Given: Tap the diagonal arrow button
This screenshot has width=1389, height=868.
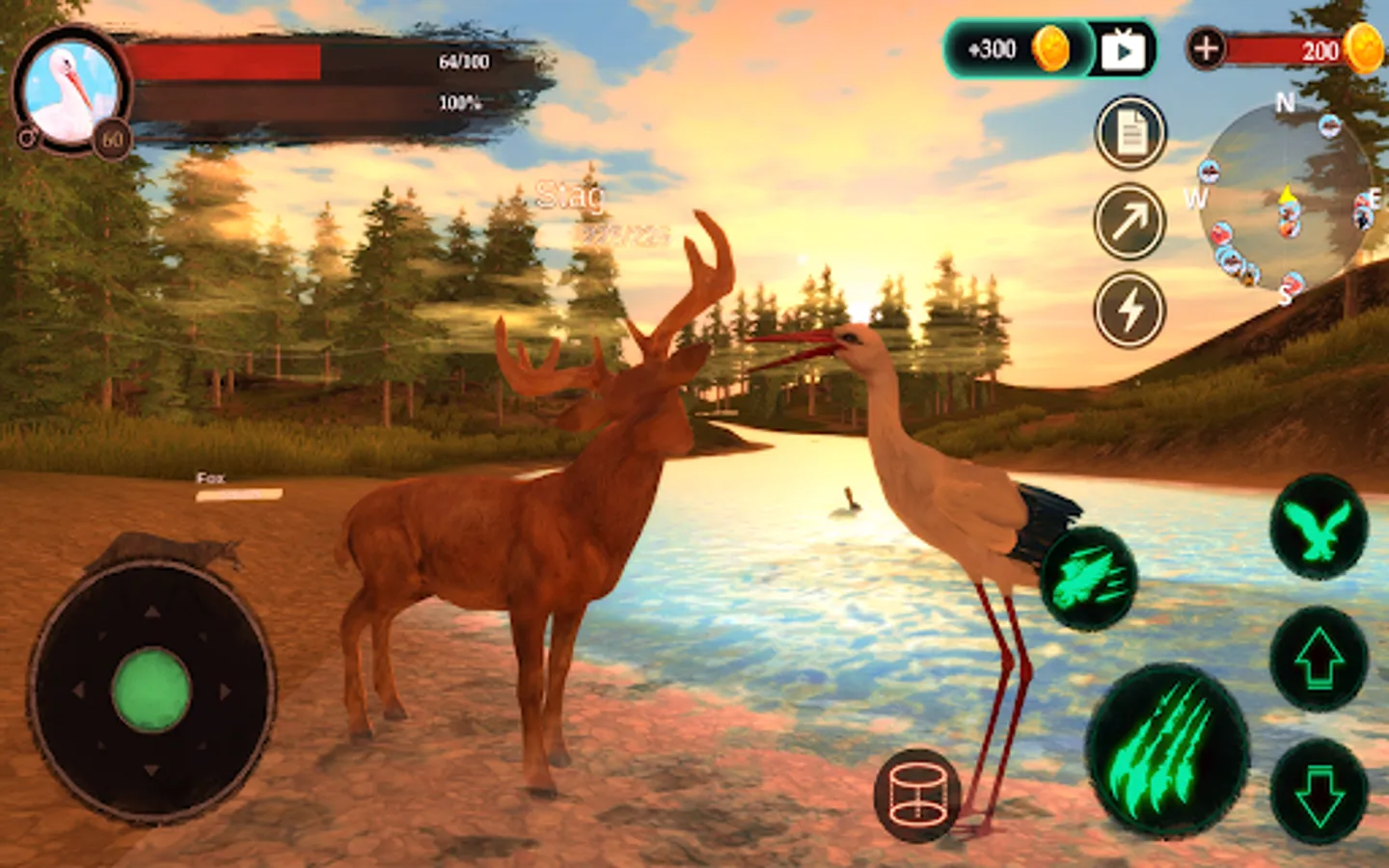Looking at the screenshot, I should pyautogui.click(x=1130, y=222).
